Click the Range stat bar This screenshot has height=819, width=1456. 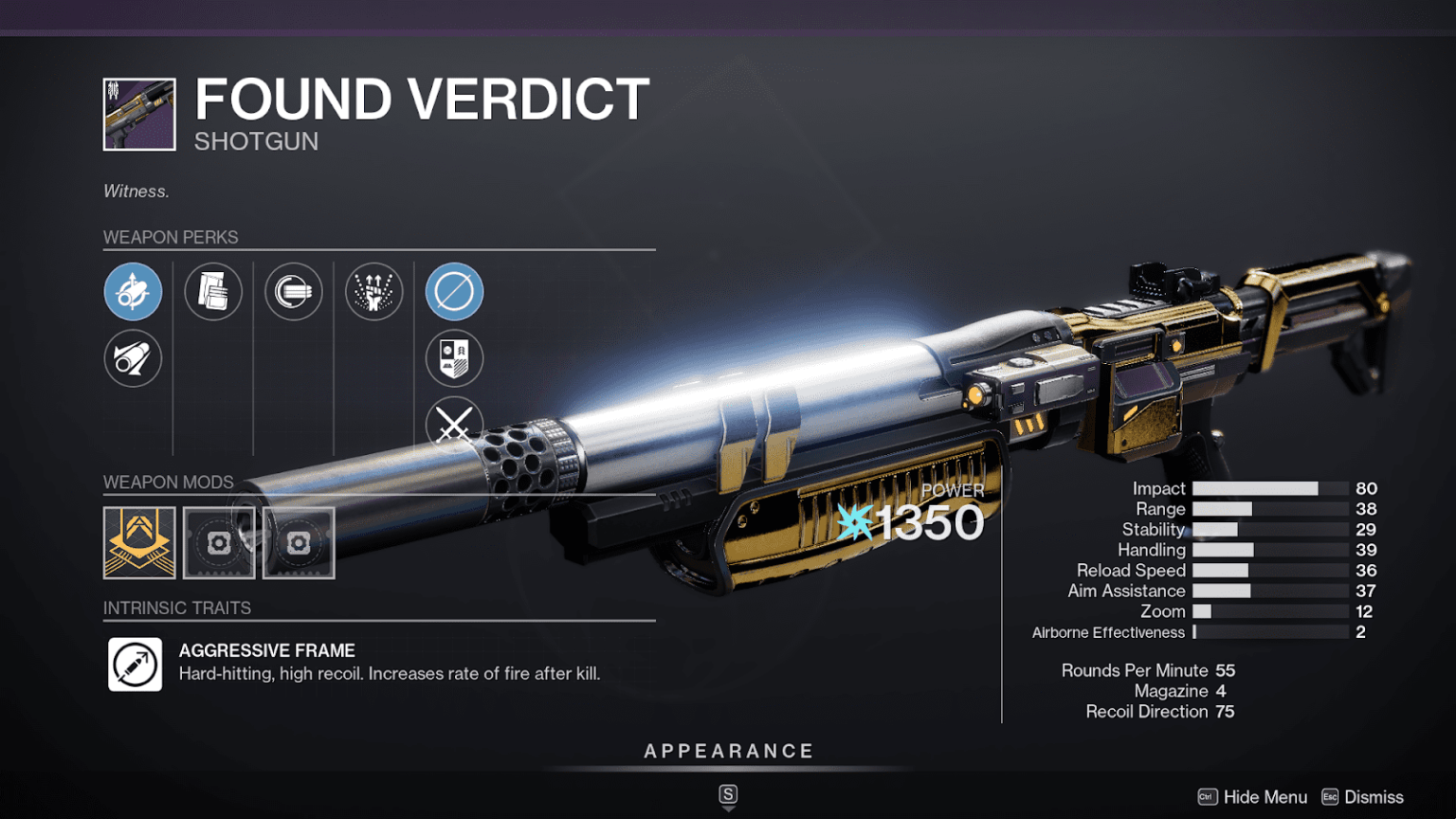coord(1271,509)
